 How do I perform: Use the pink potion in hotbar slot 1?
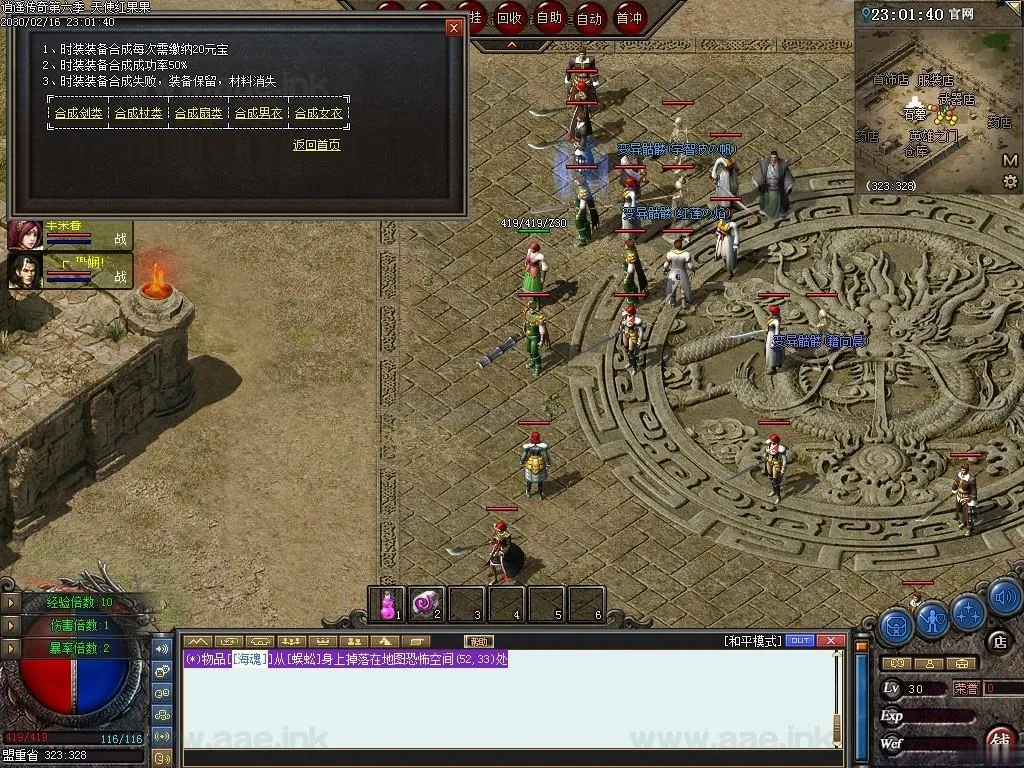coord(386,603)
